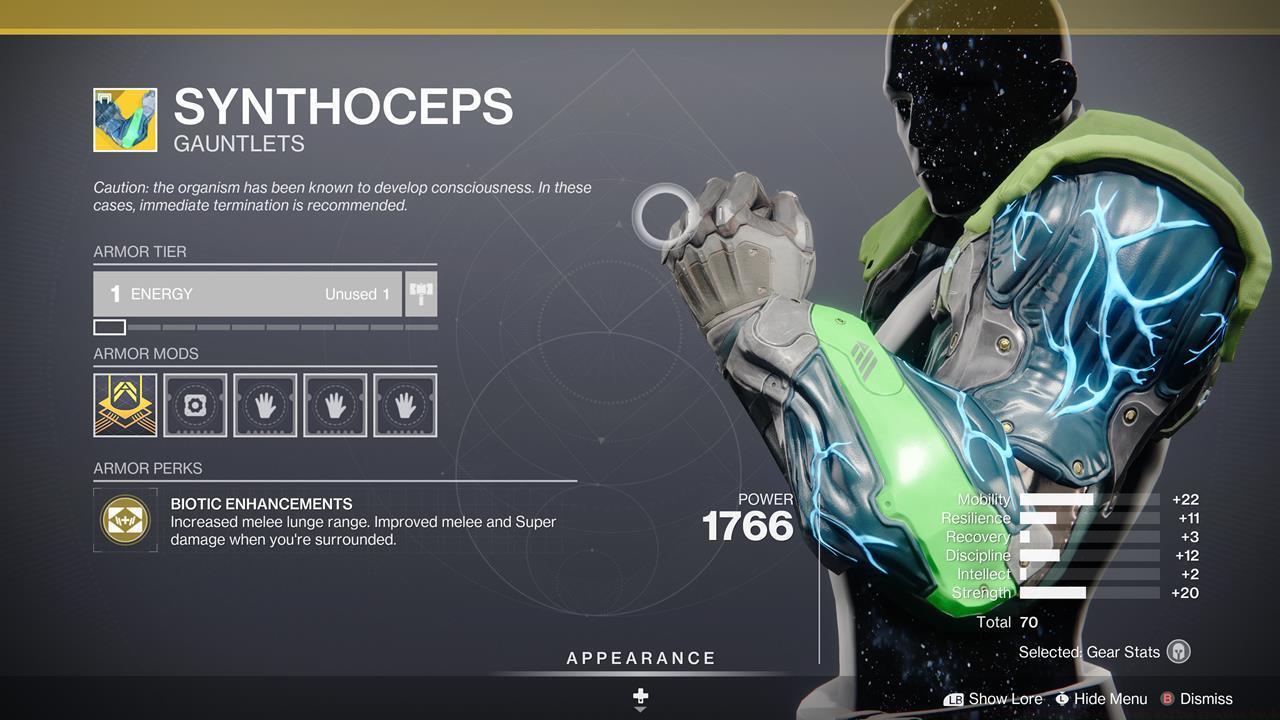Click the third empty arms mod slot
This screenshot has width=1280, height=720.
coord(405,404)
